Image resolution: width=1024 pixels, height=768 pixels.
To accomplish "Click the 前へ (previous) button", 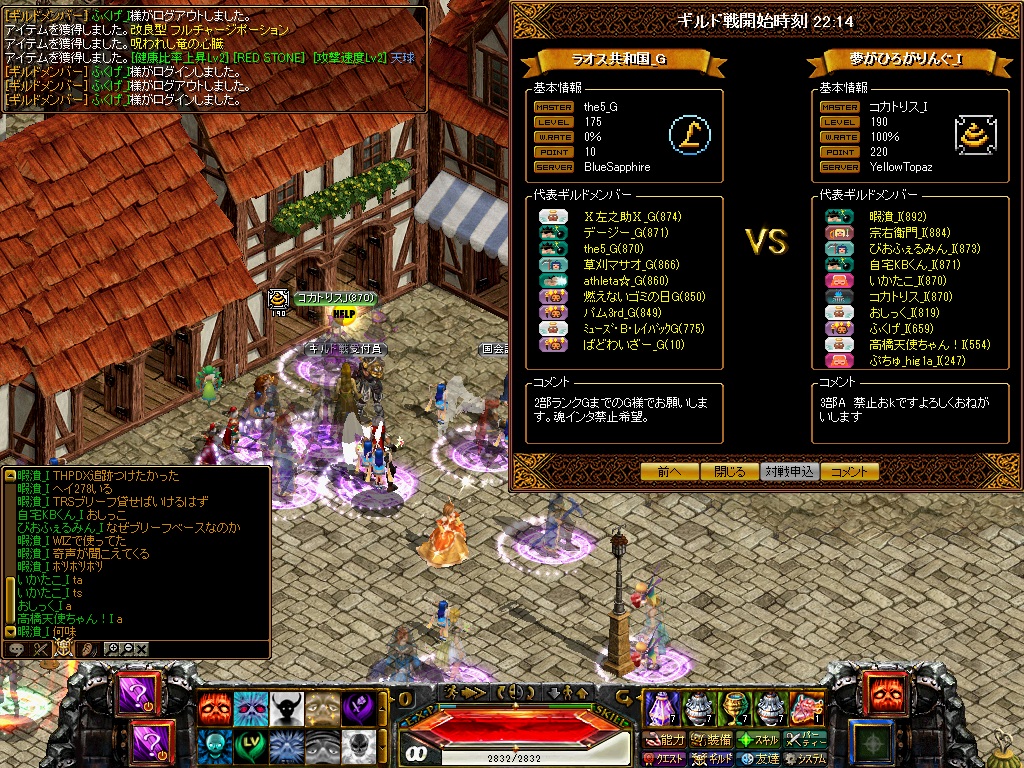I will [x=670, y=472].
